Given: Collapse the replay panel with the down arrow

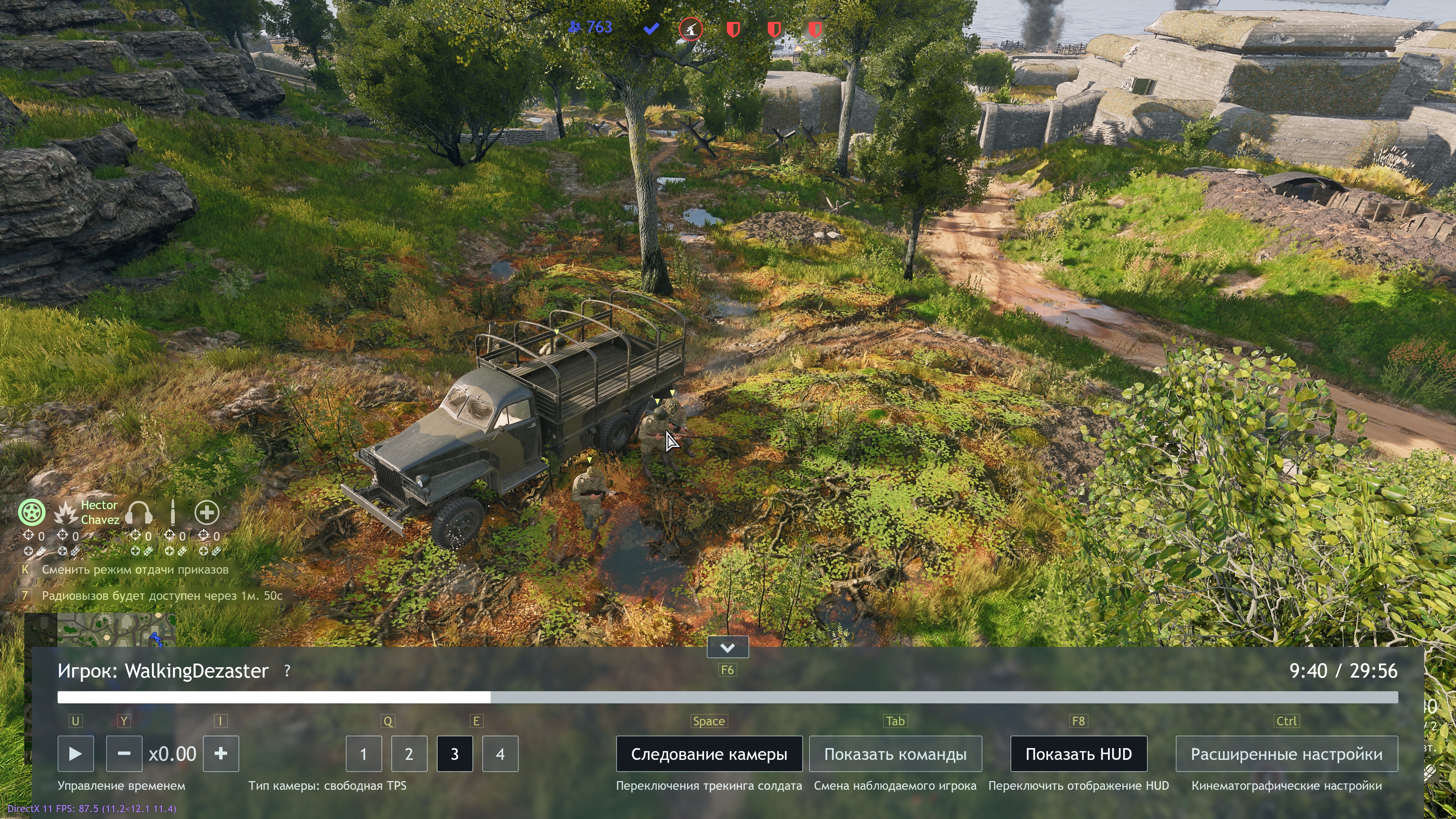Looking at the screenshot, I should [x=728, y=647].
